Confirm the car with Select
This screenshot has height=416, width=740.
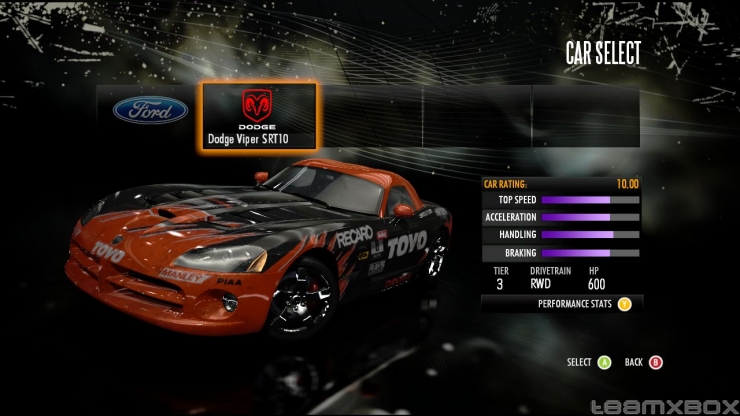pos(604,362)
